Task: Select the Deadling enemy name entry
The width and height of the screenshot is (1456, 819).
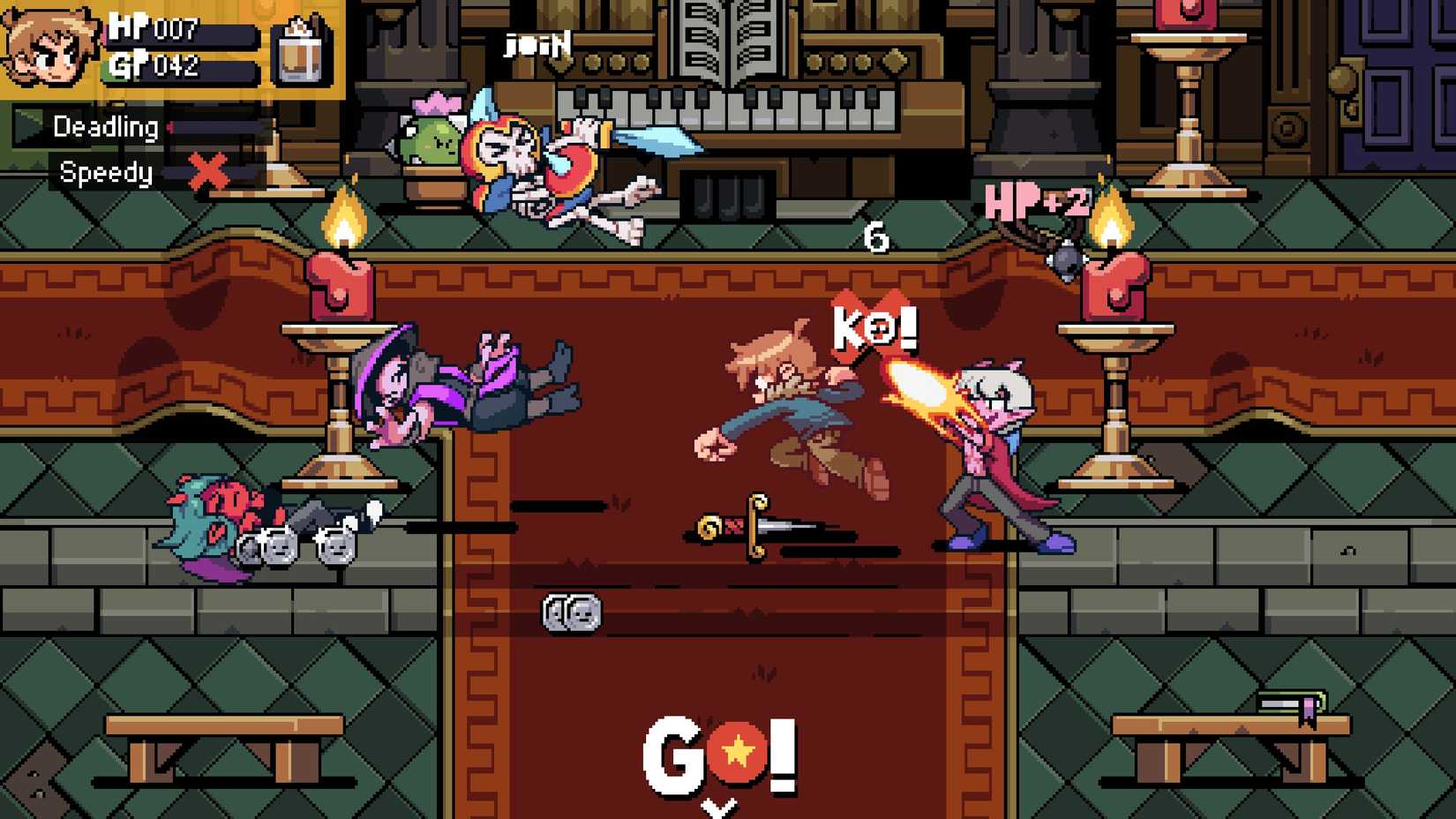Action: pos(104,127)
